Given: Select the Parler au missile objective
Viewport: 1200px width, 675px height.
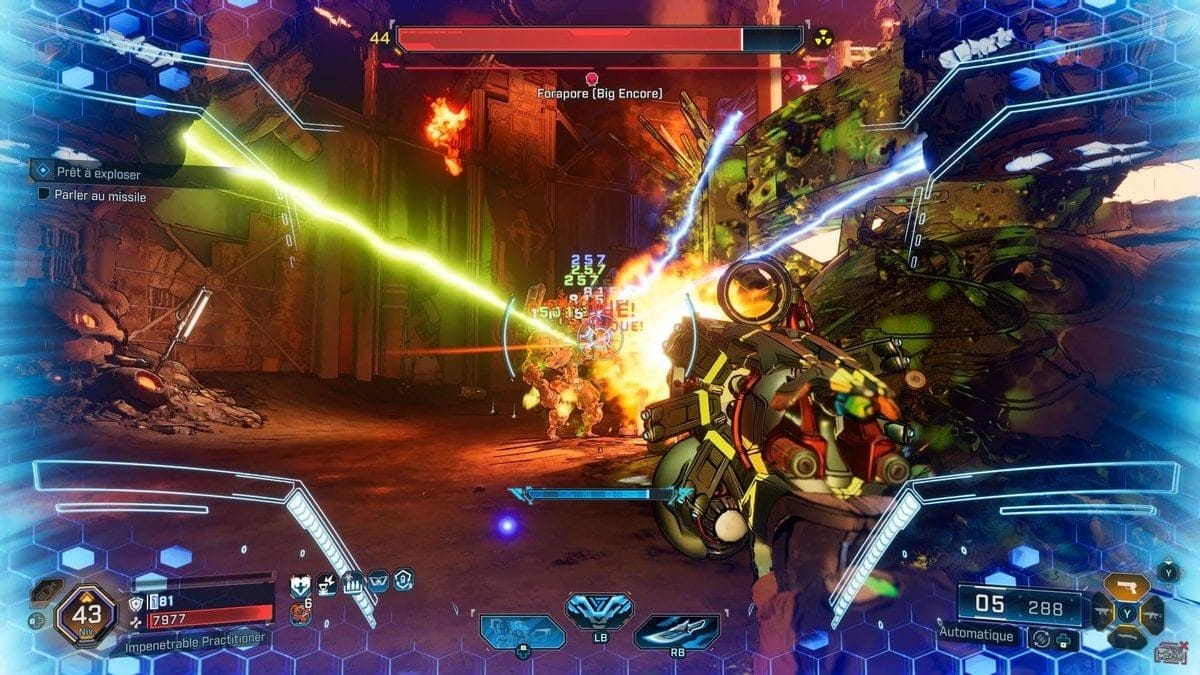Looking at the screenshot, I should (x=99, y=197).
